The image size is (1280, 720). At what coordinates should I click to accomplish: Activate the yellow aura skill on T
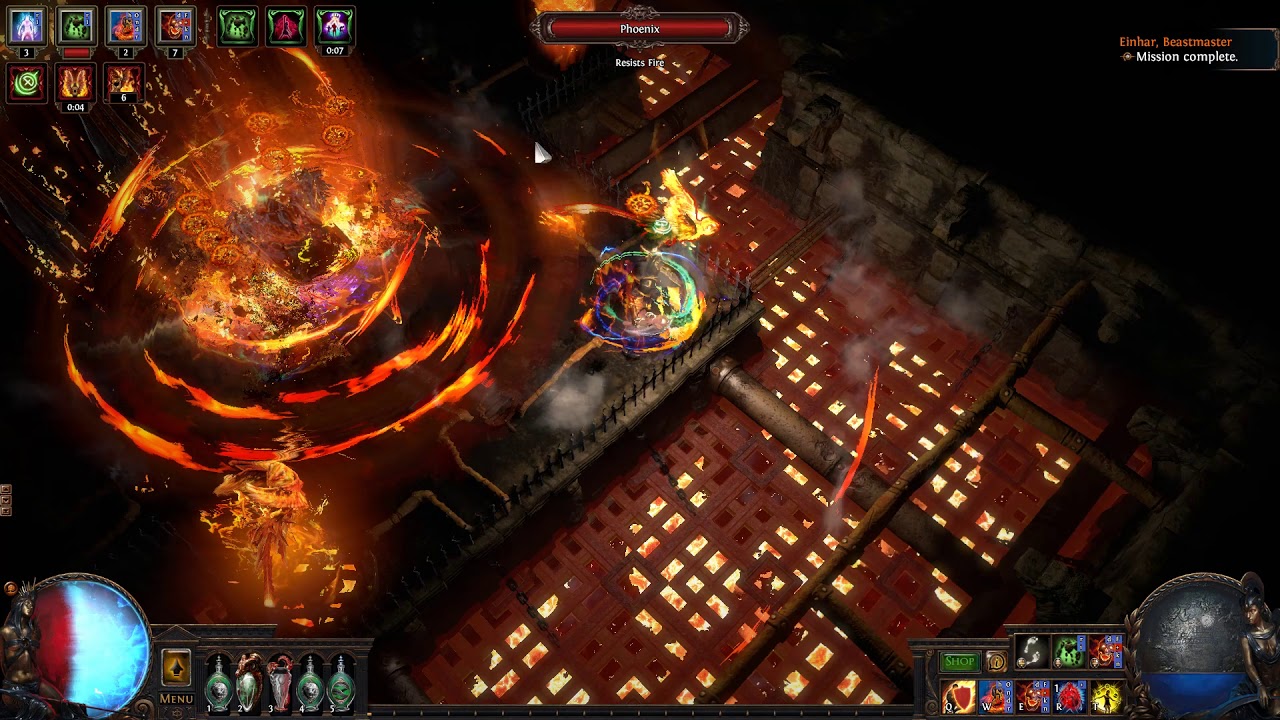click(x=1106, y=696)
